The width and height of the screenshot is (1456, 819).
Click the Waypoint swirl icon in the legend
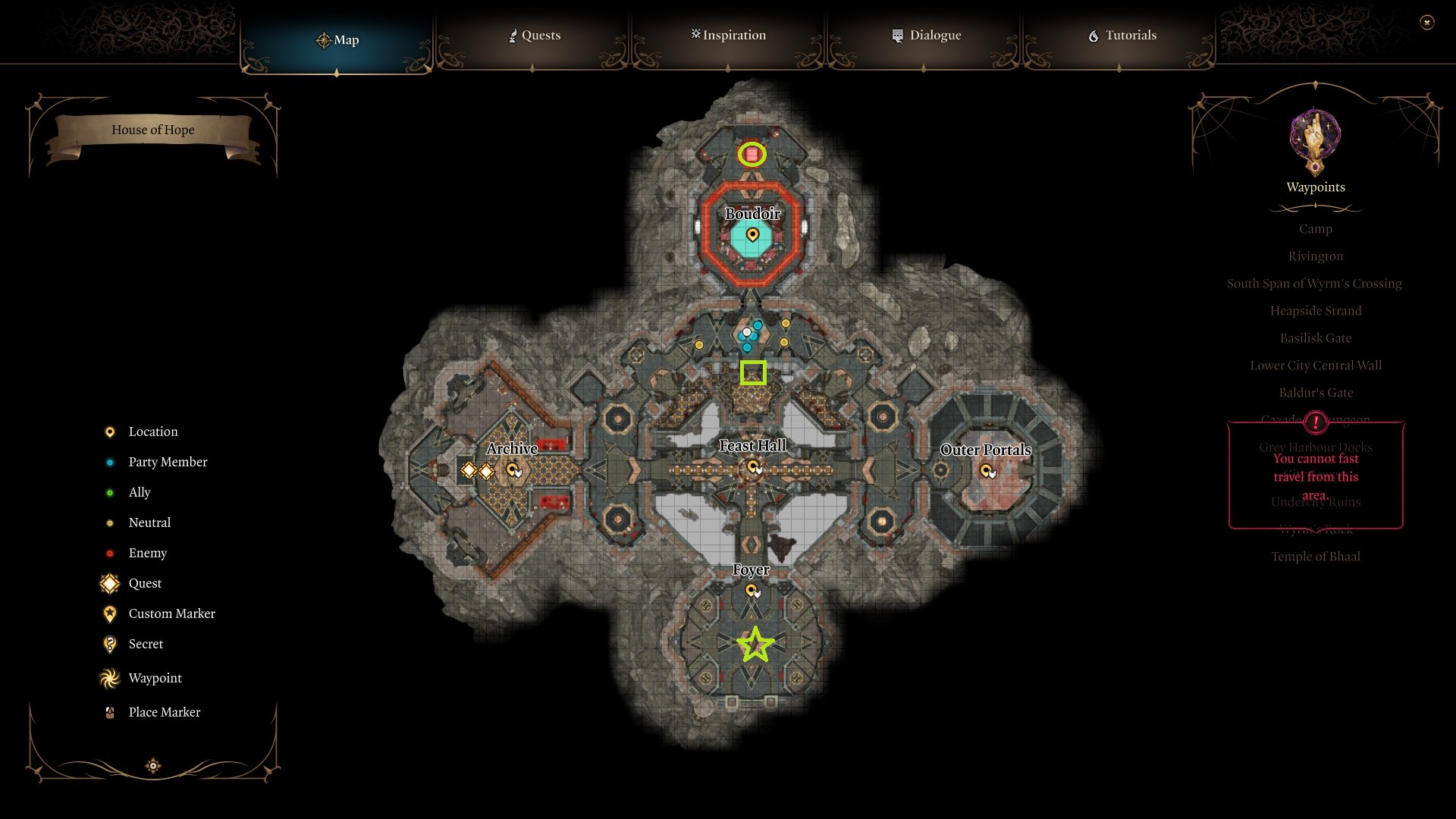(108, 678)
